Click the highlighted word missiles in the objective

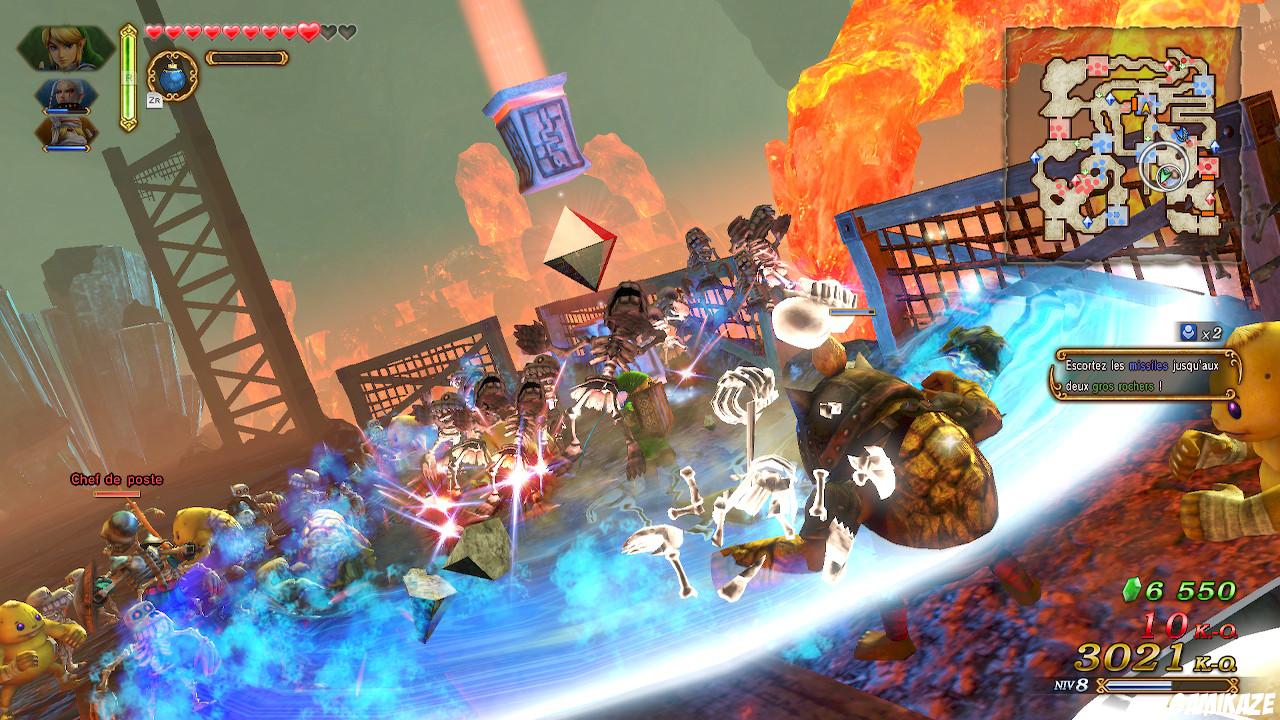pyautogui.click(x=1148, y=366)
